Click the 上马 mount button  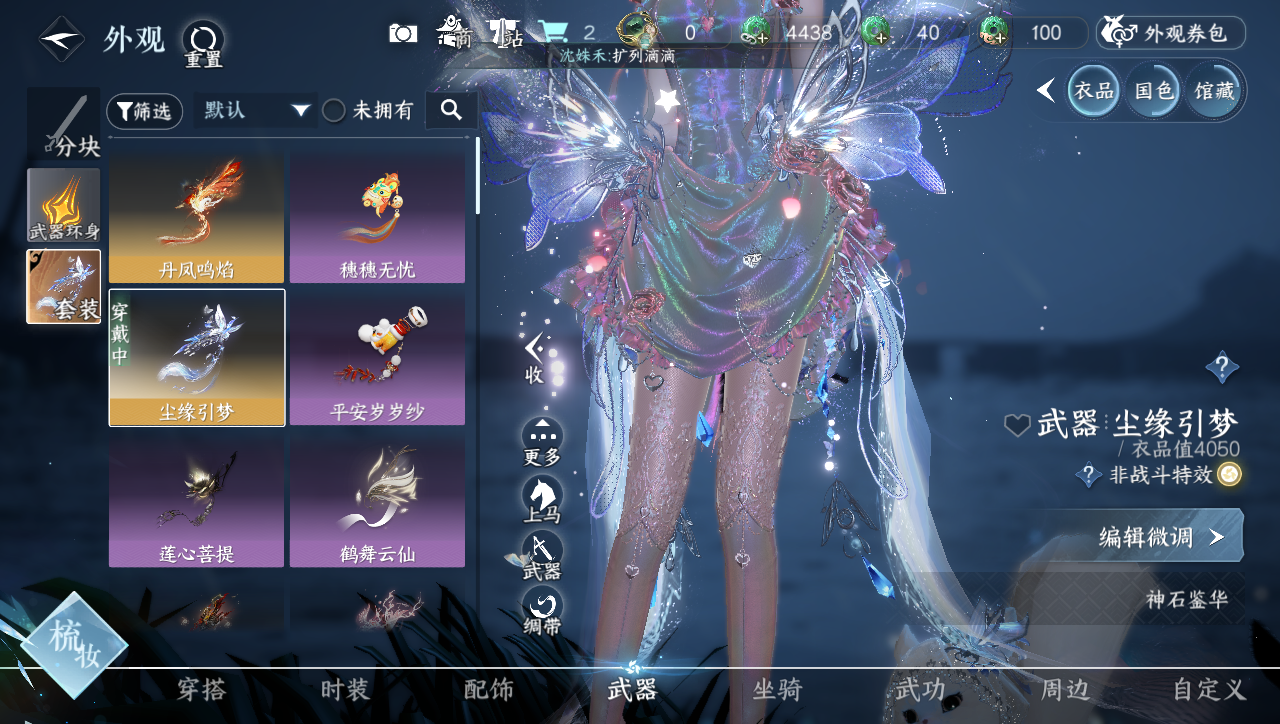[x=542, y=499]
